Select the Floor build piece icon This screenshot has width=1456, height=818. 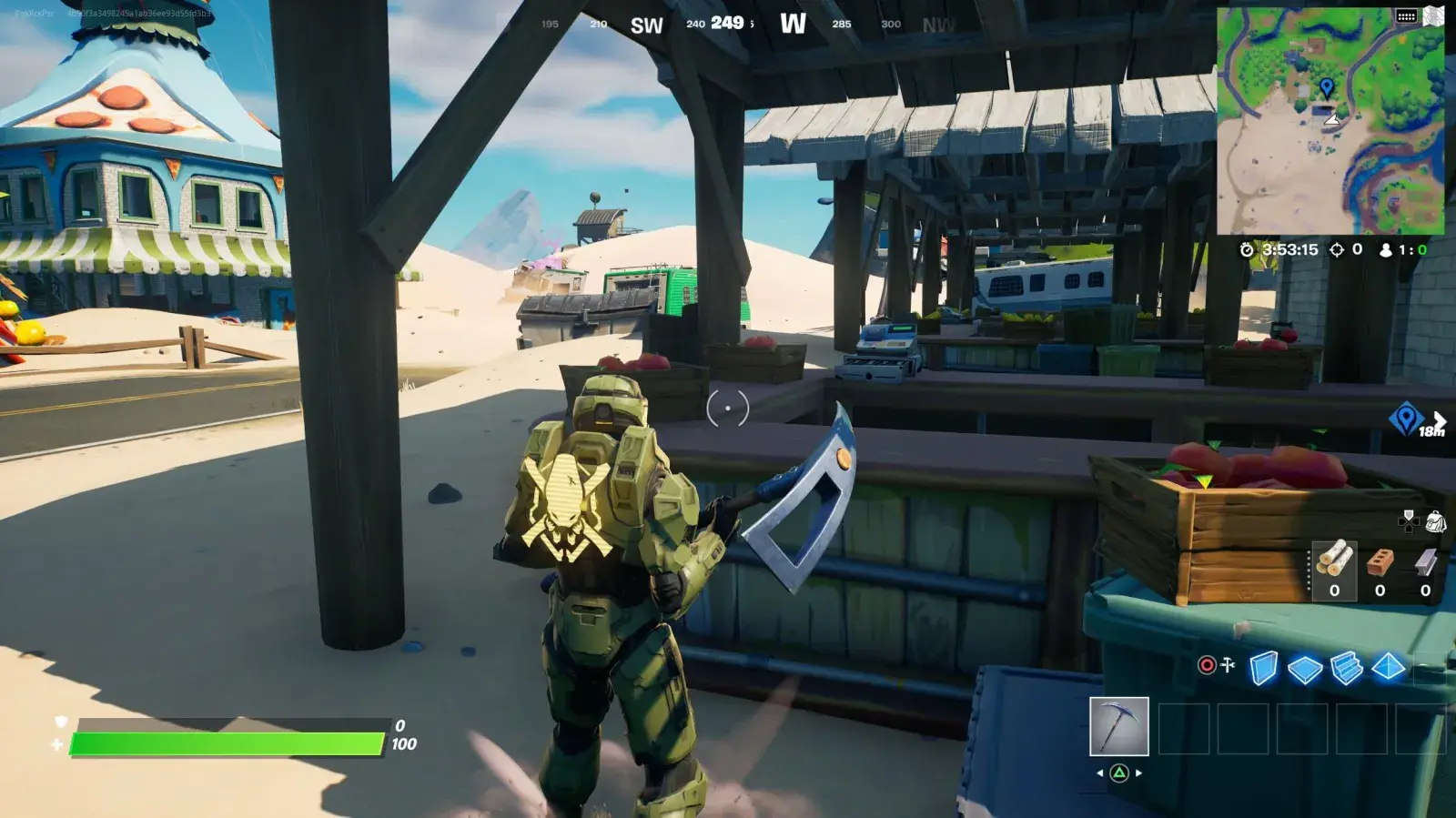(1305, 666)
